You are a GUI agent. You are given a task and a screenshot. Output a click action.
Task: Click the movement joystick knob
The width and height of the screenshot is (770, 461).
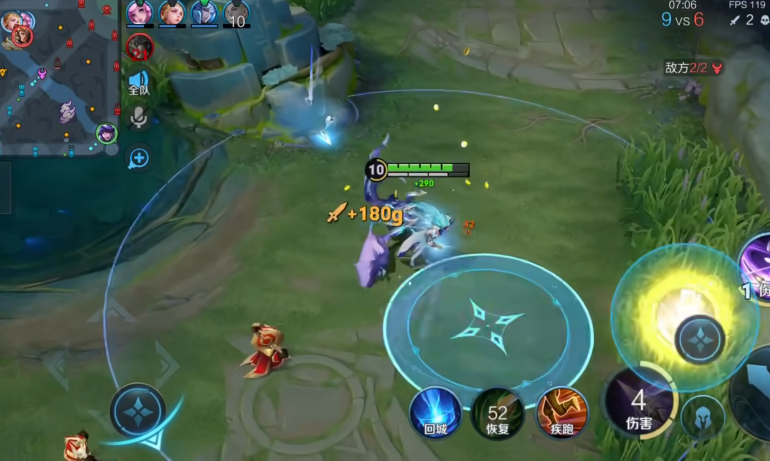pyautogui.click(x=137, y=410)
